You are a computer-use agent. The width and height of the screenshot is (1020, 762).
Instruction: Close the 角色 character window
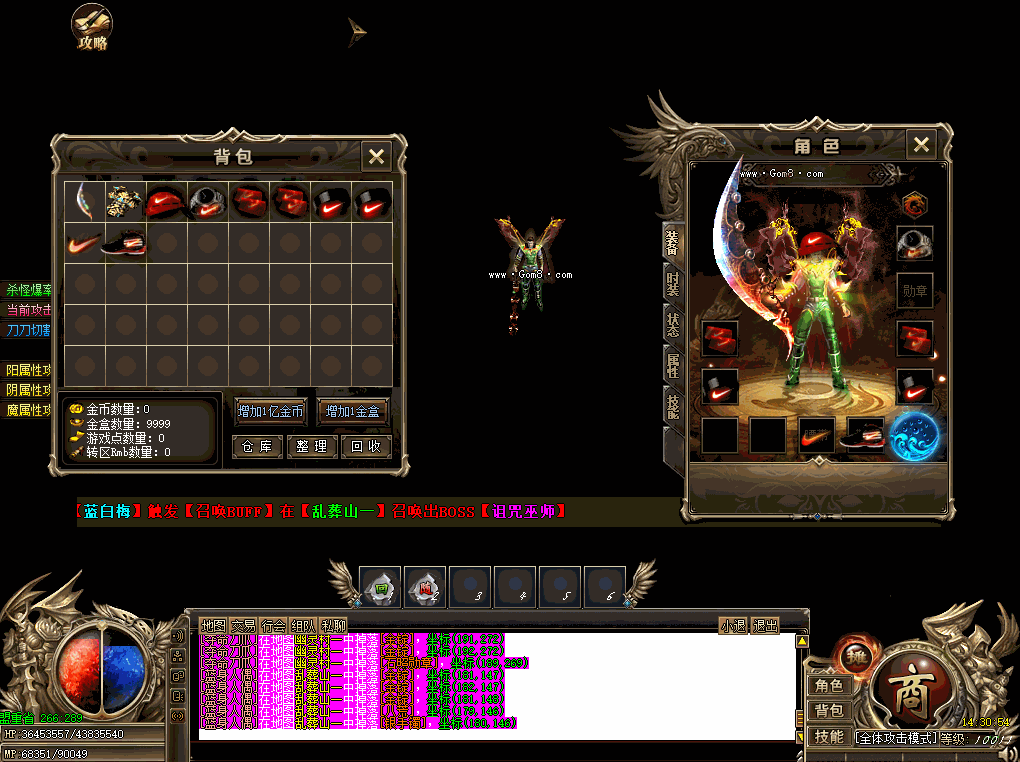pos(921,145)
